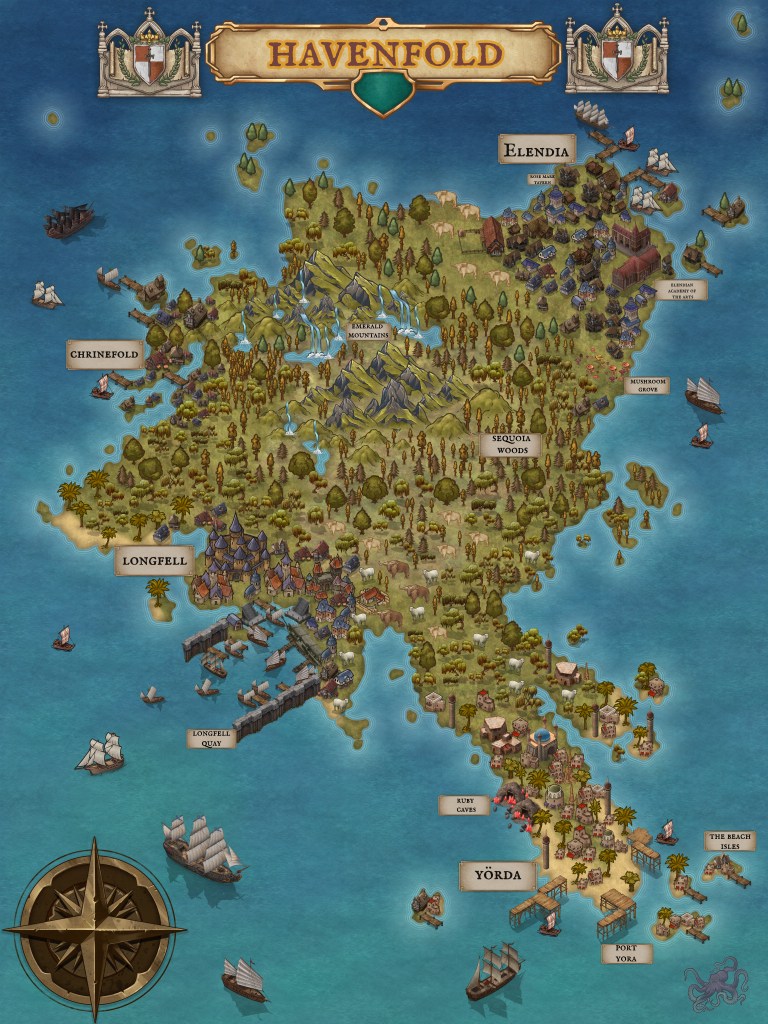Screen dimensions: 768x1024
Task: Click the Sequoia Woods map label
Action: click(x=510, y=444)
